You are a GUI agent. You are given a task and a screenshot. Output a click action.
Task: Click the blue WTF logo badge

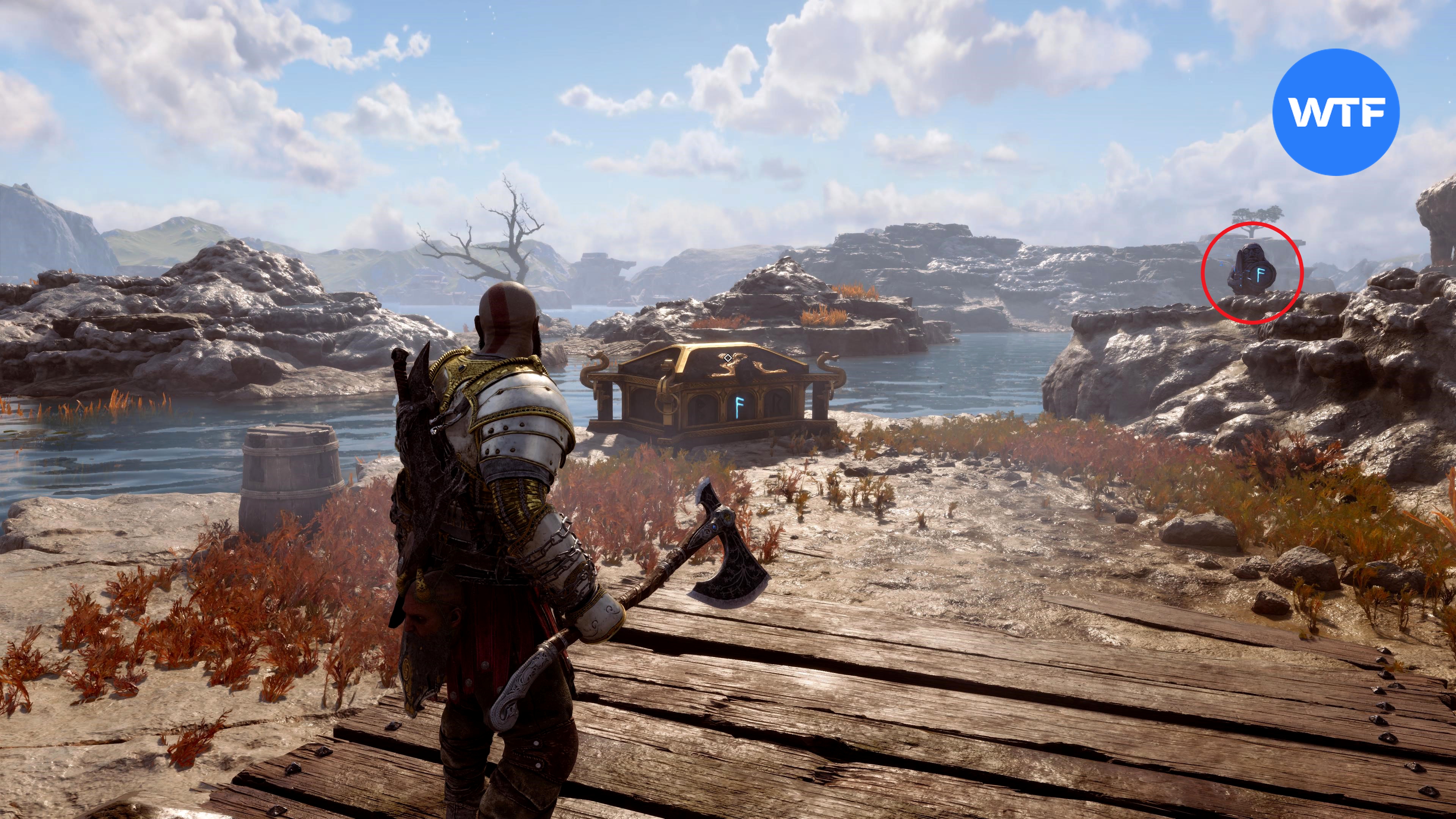coord(1335,112)
